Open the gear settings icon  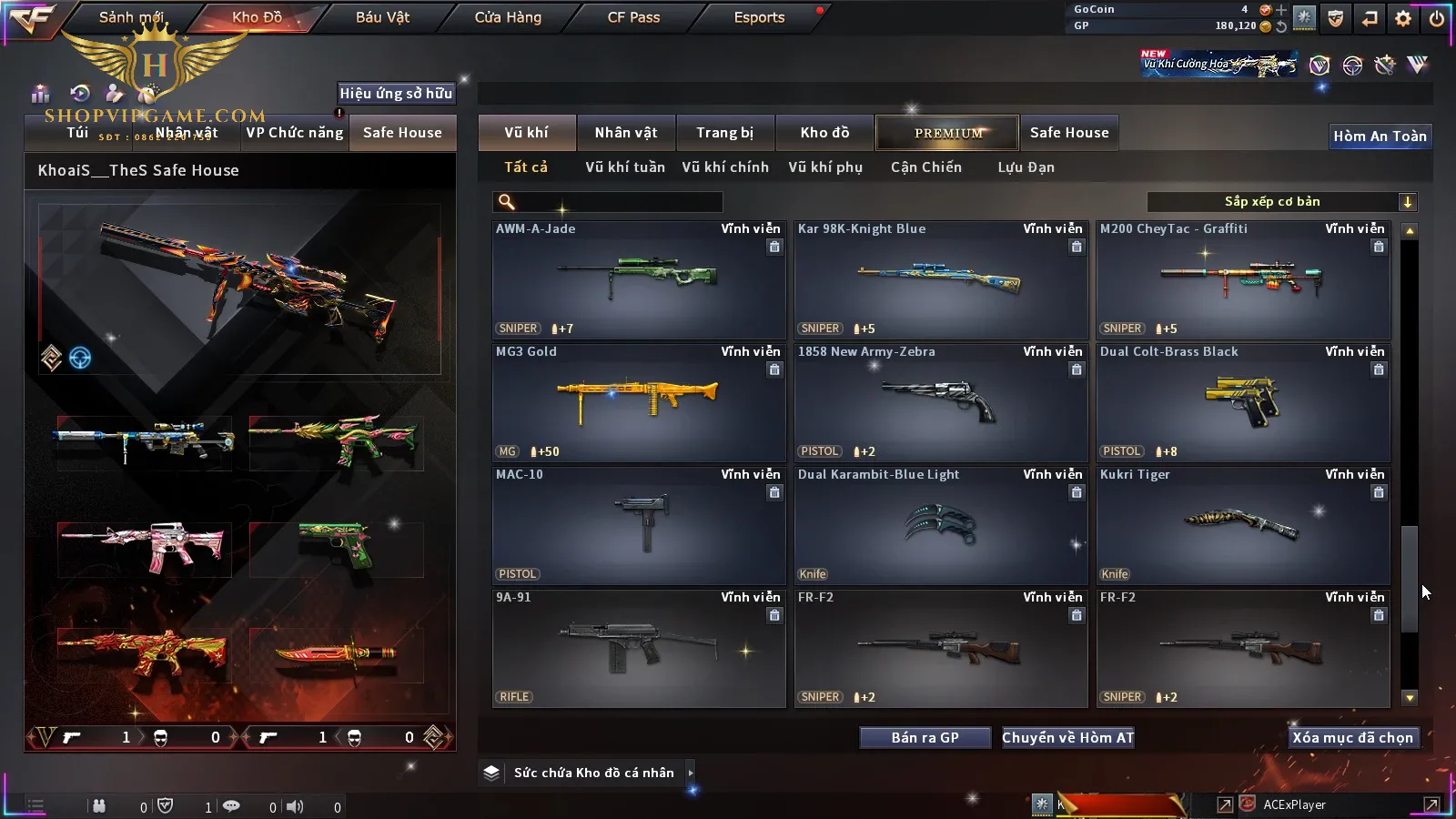pyautogui.click(x=1403, y=18)
